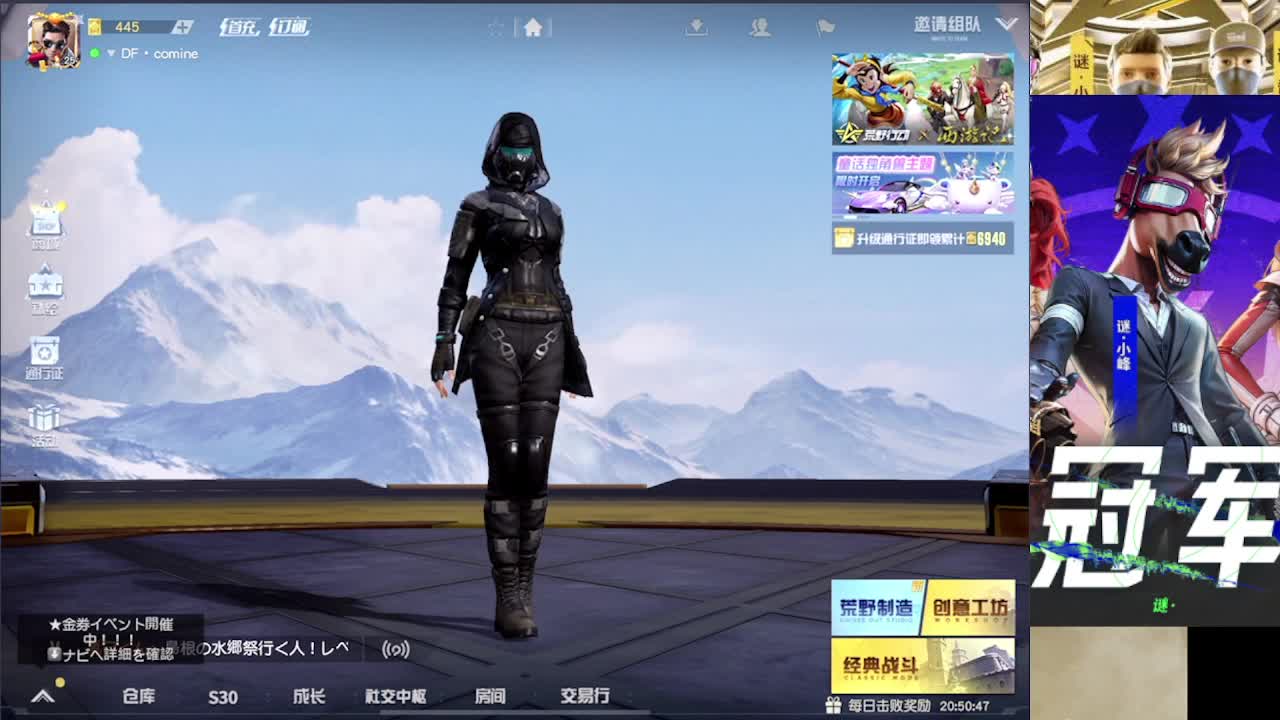
Task: Open the downloads icon in the top bar
Action: [696, 28]
